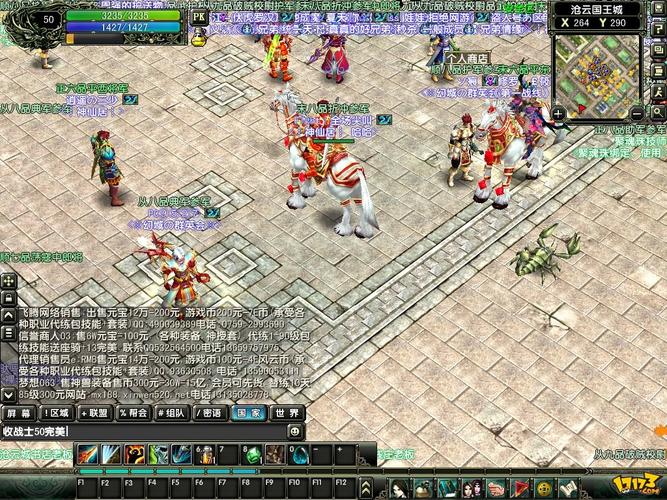
Task: Select the 密语 whisper chat channel
Action: [210, 412]
